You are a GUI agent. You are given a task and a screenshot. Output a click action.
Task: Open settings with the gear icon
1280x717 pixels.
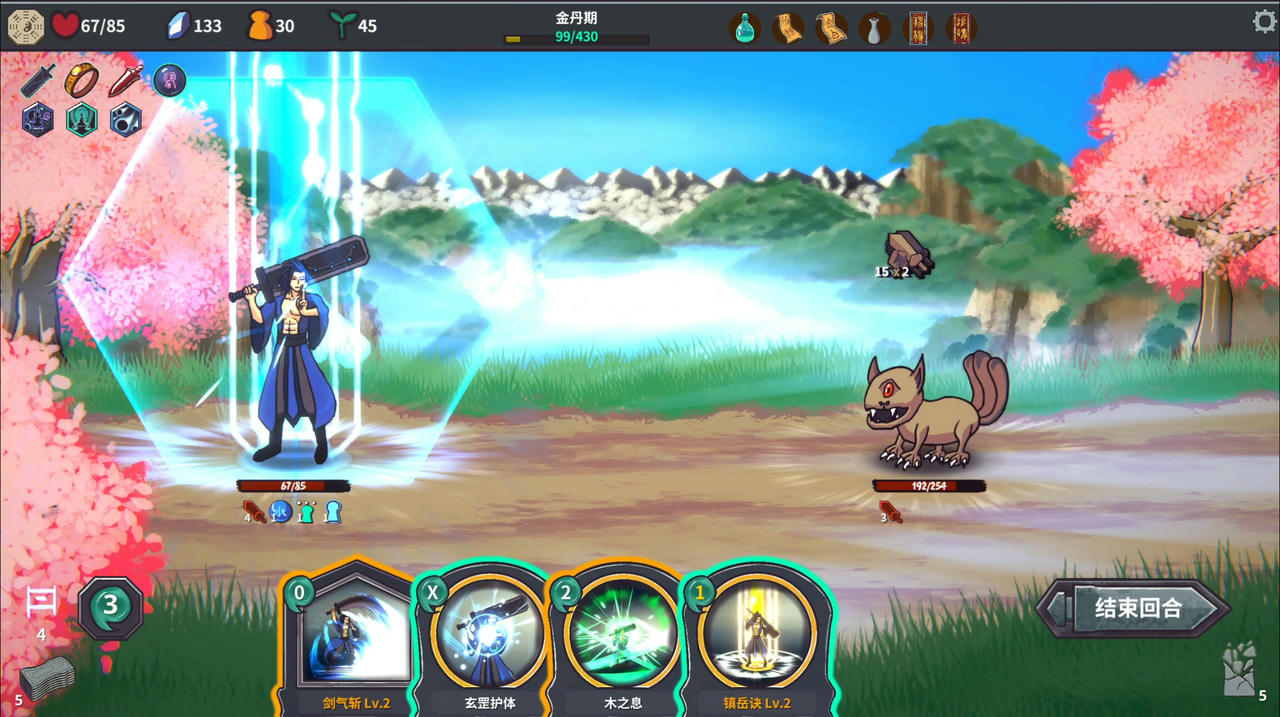[1264, 22]
